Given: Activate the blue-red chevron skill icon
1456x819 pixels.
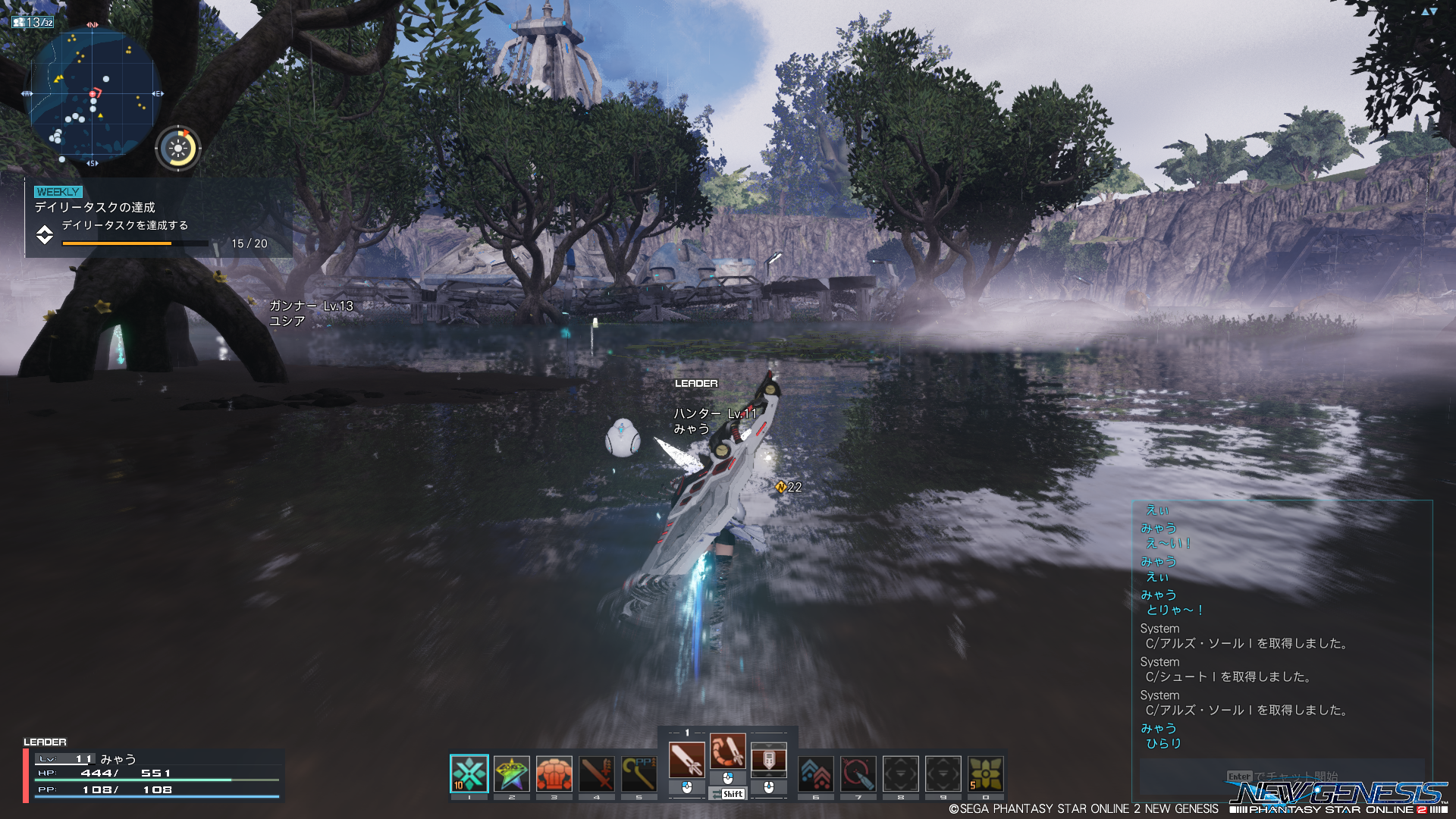Looking at the screenshot, I should pyautogui.click(x=816, y=773).
